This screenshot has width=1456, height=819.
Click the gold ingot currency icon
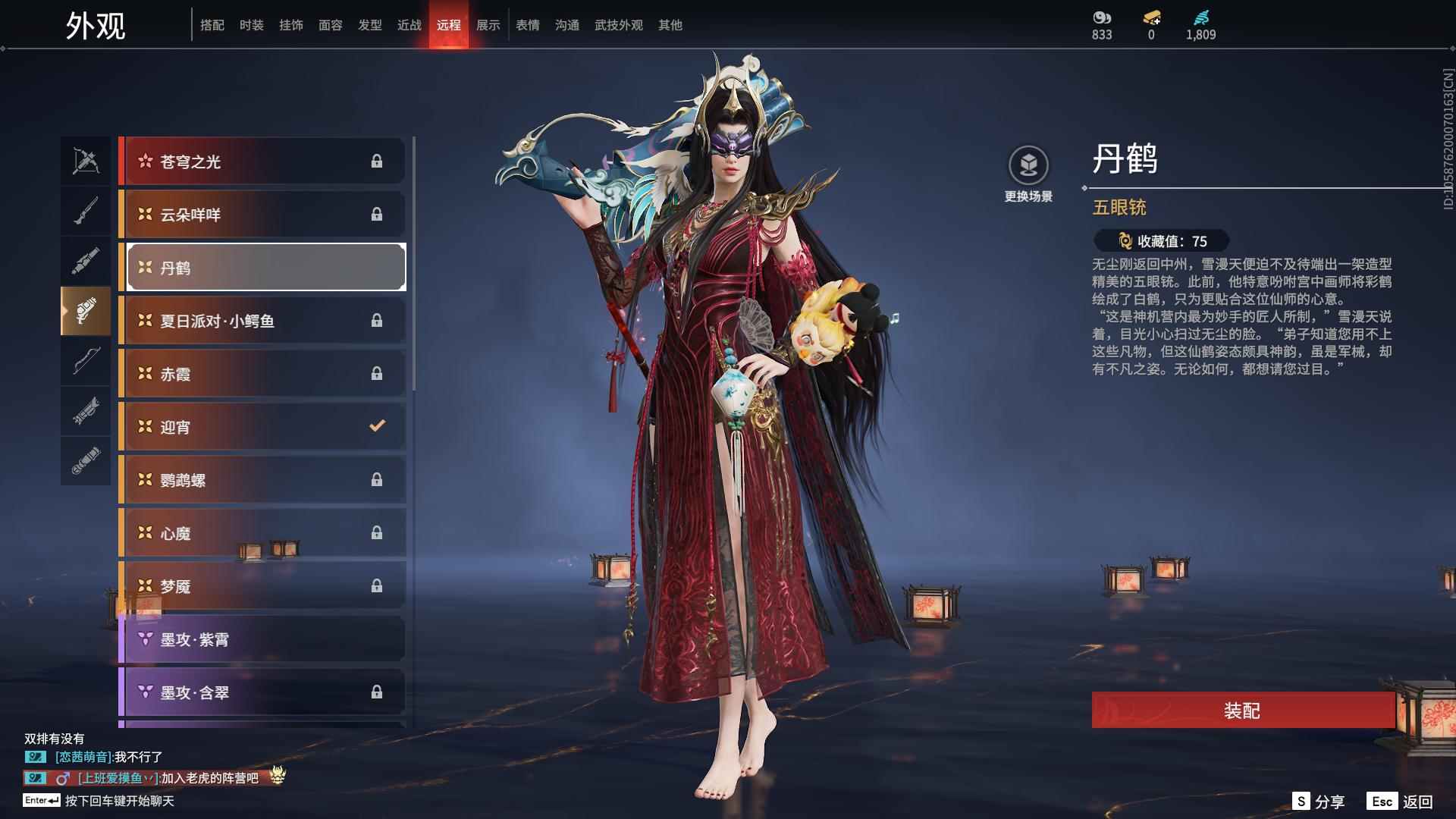coord(1150,19)
